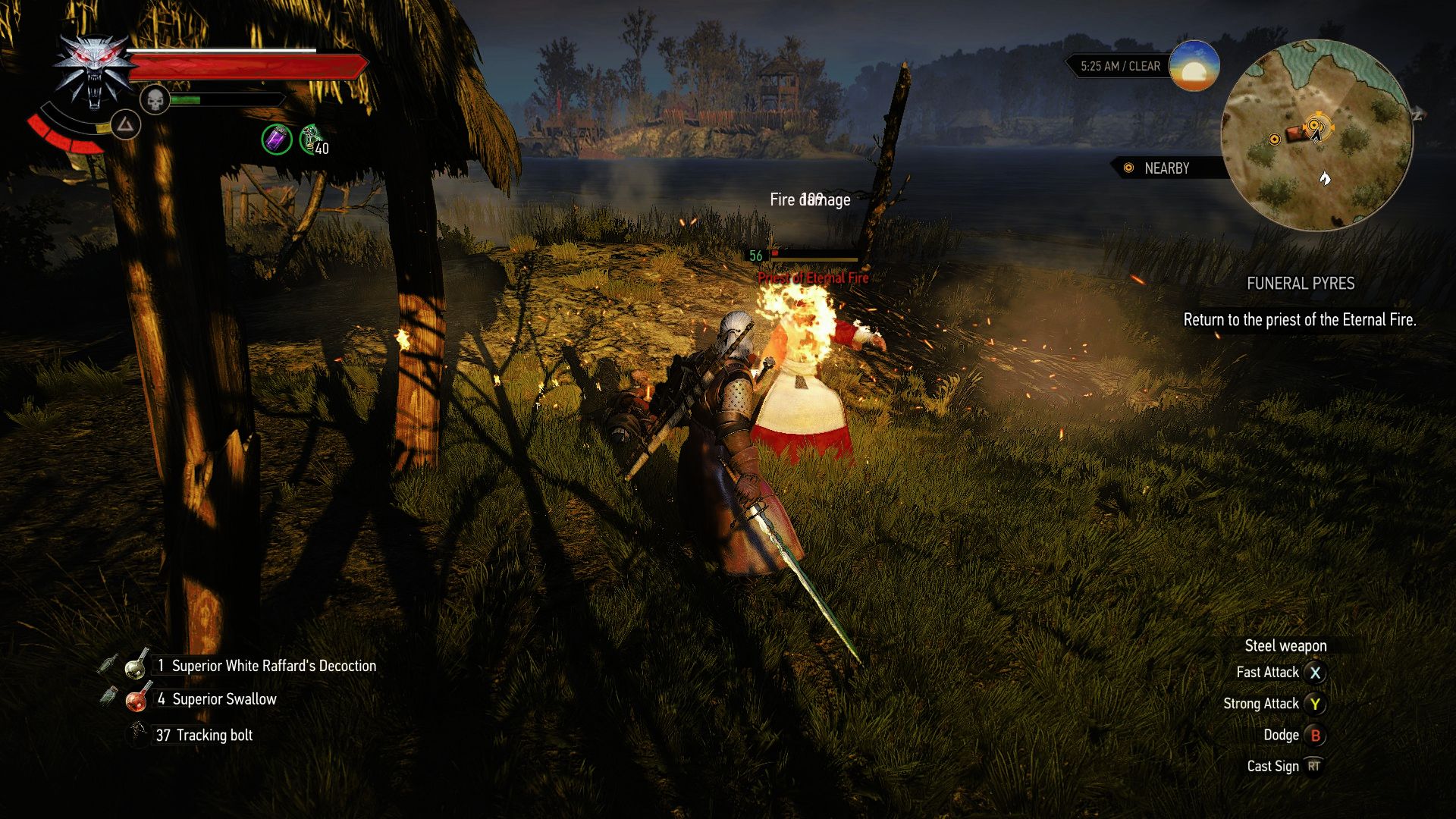Click the skull toxicity icon
1456x819 pixels.
(x=155, y=100)
